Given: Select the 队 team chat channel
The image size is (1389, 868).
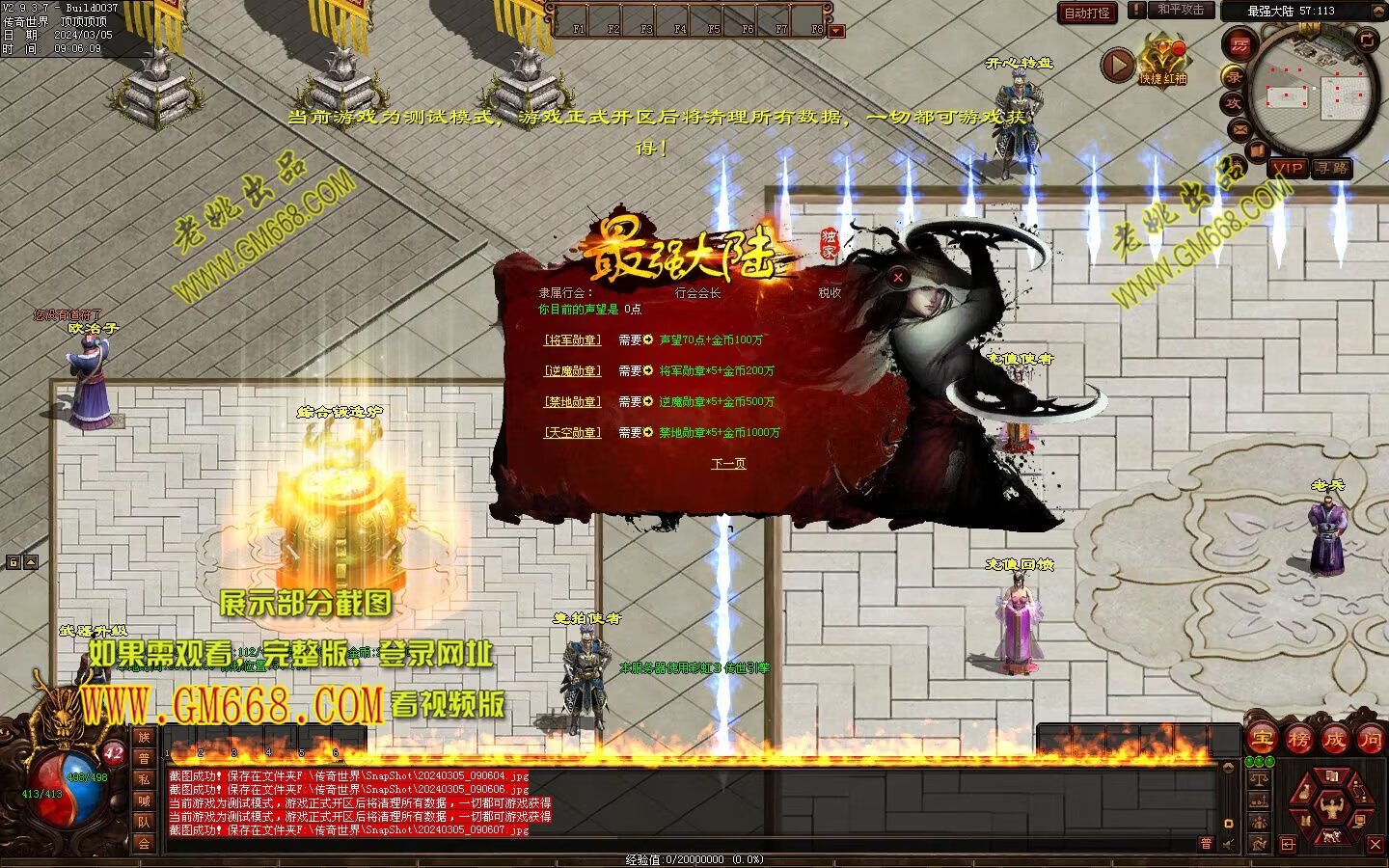Looking at the screenshot, I should (x=144, y=823).
